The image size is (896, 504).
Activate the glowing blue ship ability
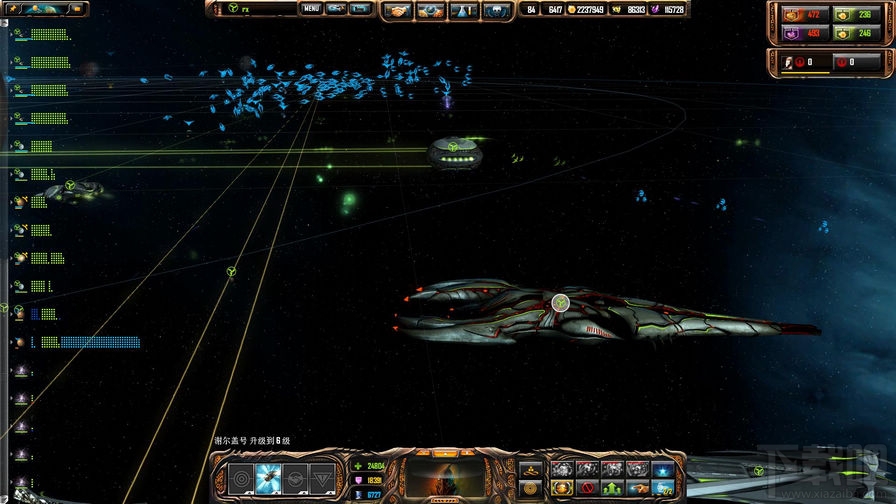coord(267,477)
